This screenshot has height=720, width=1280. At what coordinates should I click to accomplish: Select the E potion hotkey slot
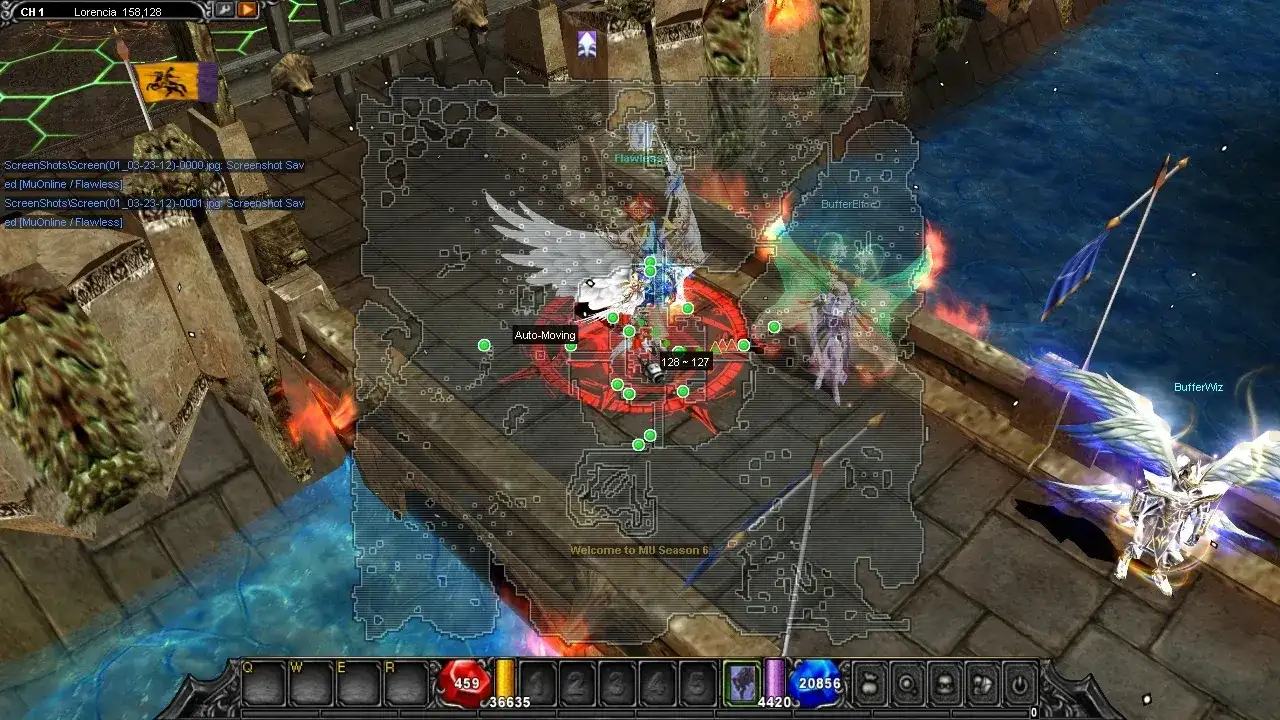pos(358,683)
